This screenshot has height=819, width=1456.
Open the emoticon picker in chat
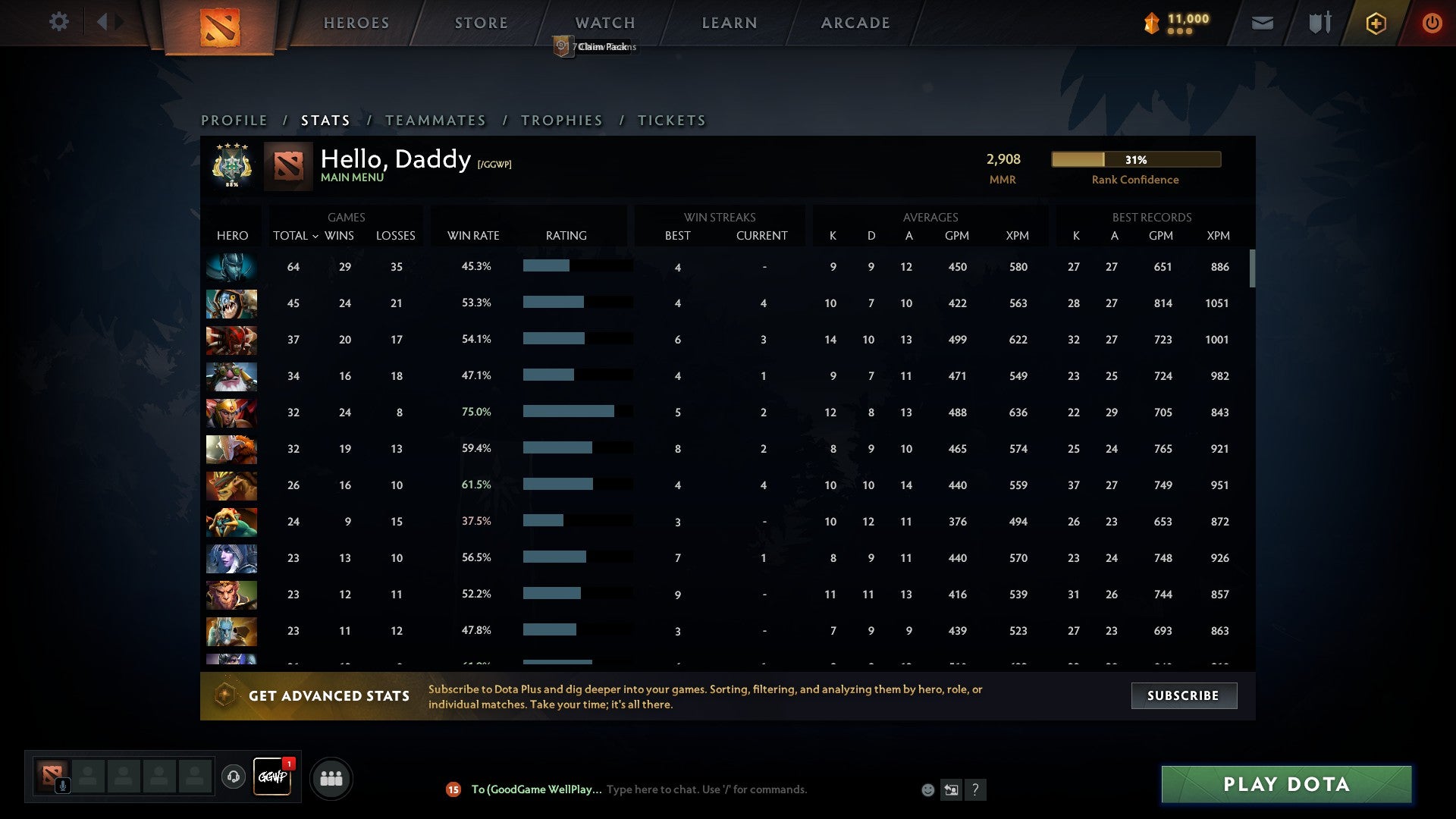click(927, 789)
